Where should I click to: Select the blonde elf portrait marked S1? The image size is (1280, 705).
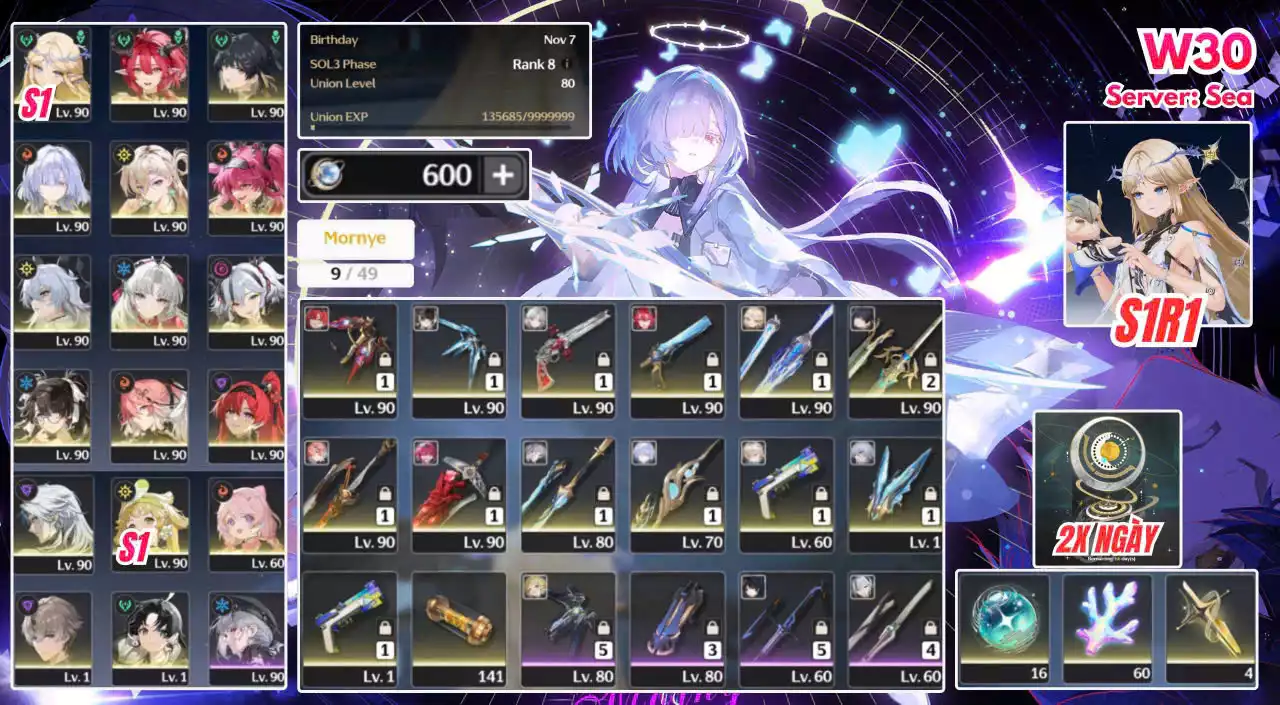[x=51, y=68]
